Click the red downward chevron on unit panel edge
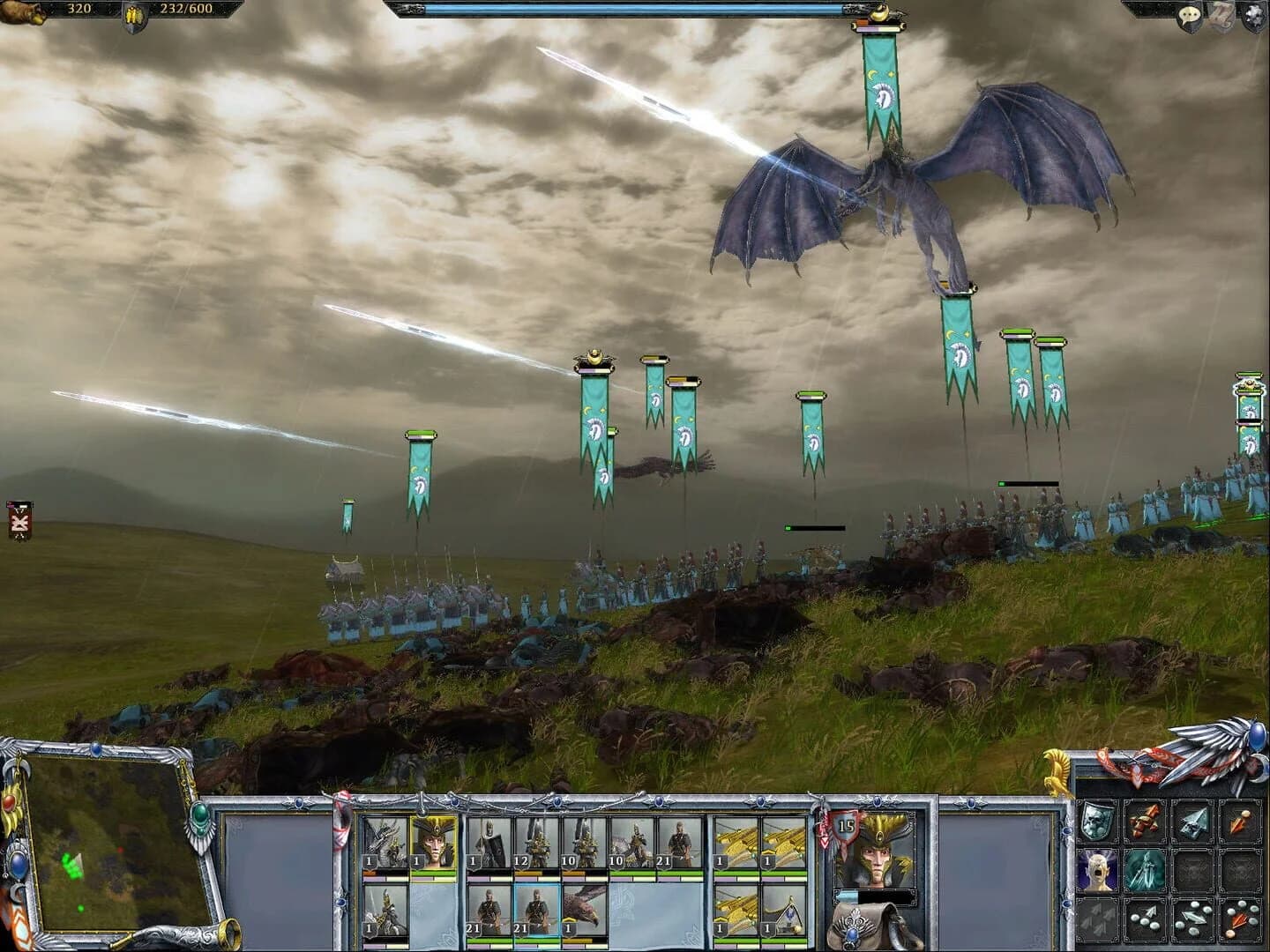The height and width of the screenshot is (952, 1270). click(825, 839)
